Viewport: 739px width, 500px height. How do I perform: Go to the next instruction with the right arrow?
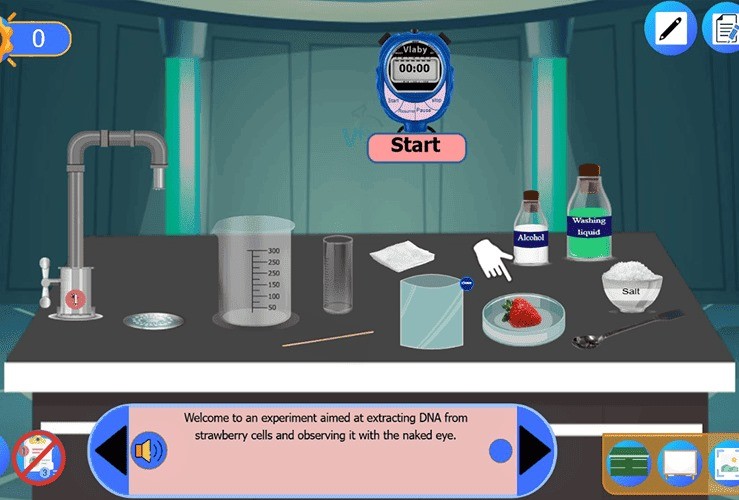[535, 451]
